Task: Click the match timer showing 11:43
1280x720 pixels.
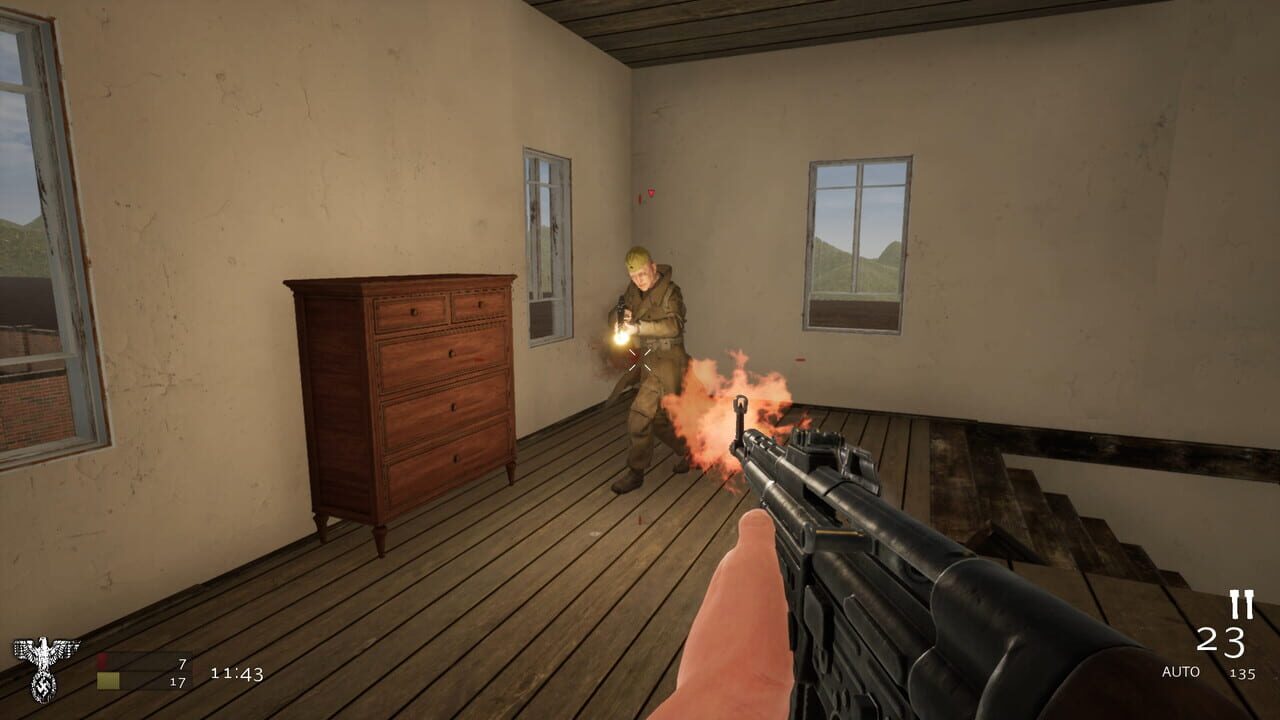Action: click(x=237, y=675)
